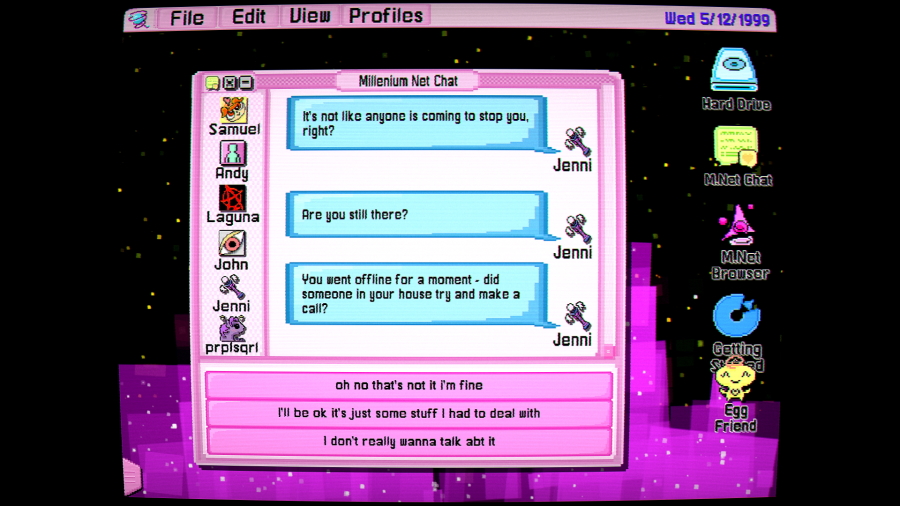Minimize the Millenium Net Chat window
Screen dimensions: 900x506
click(x=246, y=83)
